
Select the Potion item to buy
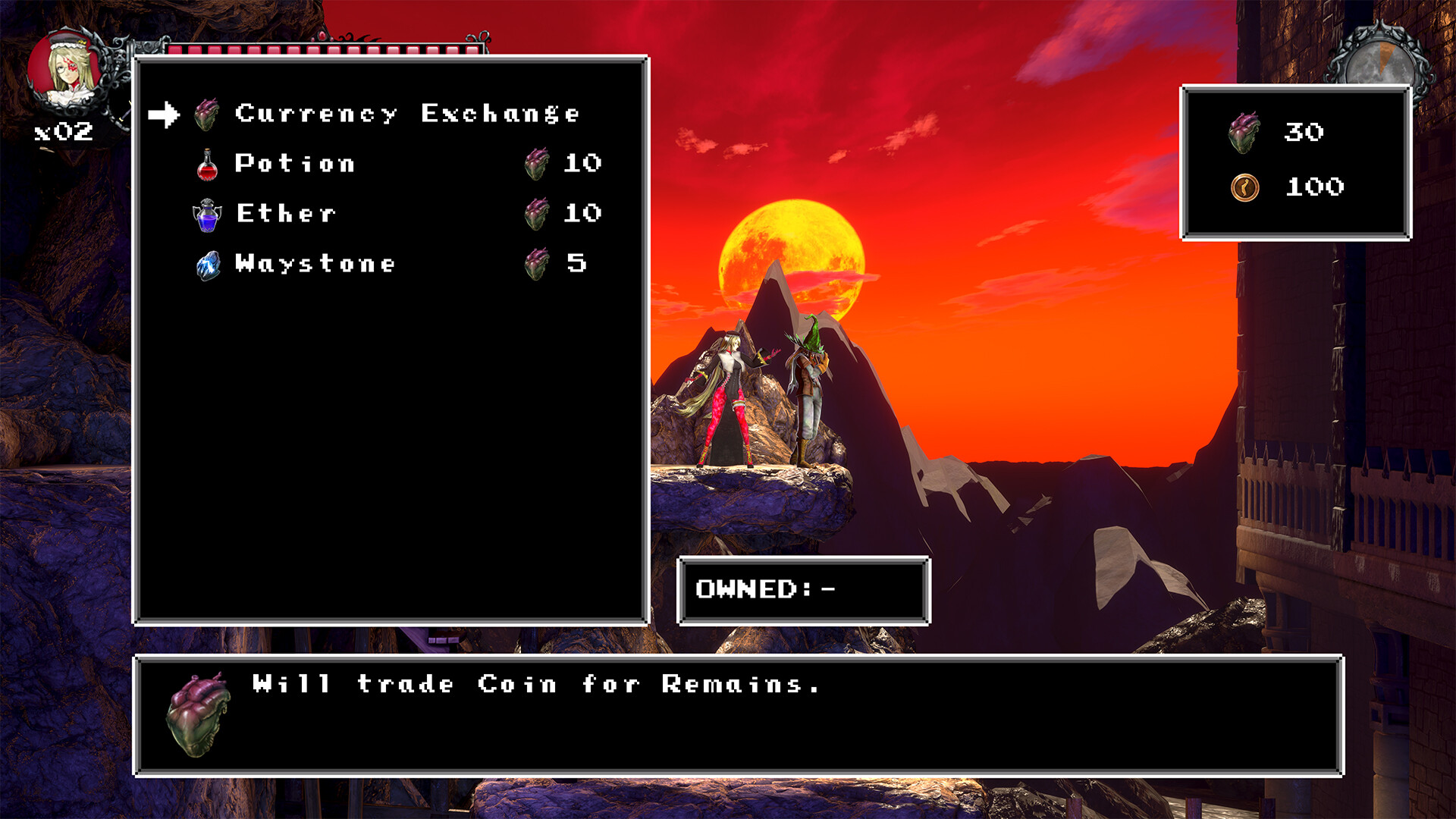click(x=294, y=162)
